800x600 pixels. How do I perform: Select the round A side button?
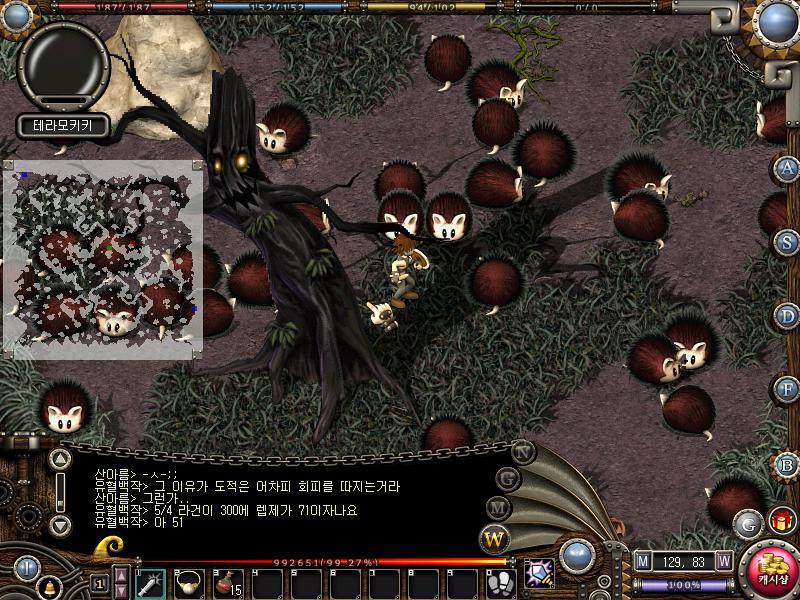pyautogui.click(x=788, y=168)
